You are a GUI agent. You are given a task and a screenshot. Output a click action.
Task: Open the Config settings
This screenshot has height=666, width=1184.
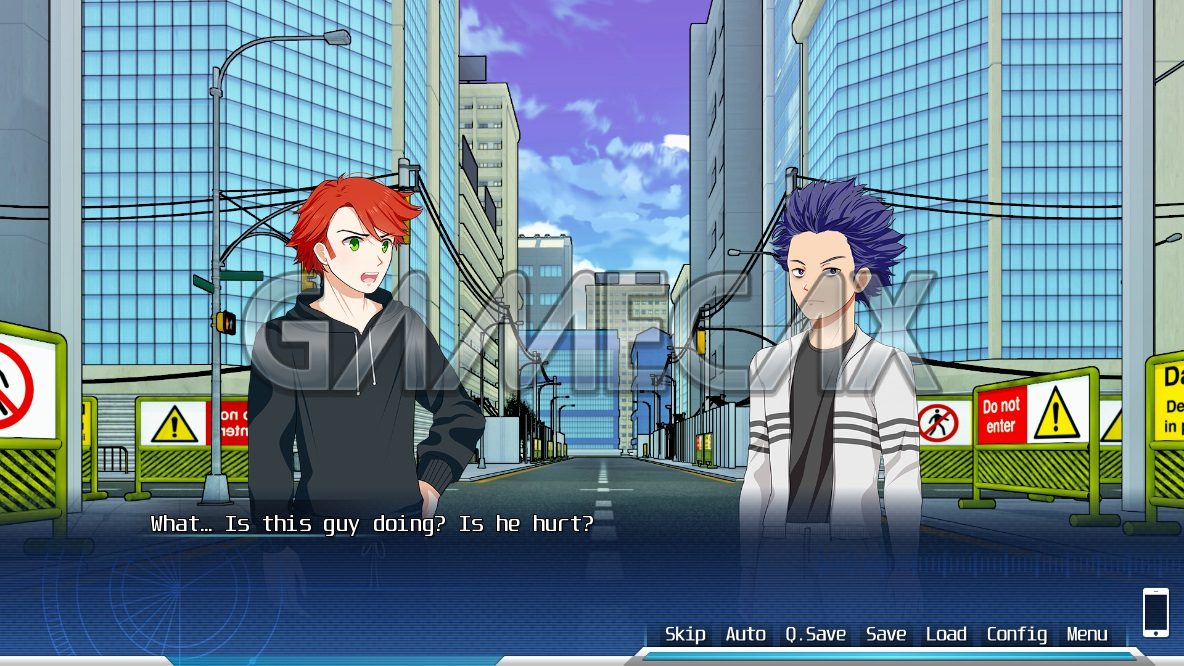coord(1017,634)
